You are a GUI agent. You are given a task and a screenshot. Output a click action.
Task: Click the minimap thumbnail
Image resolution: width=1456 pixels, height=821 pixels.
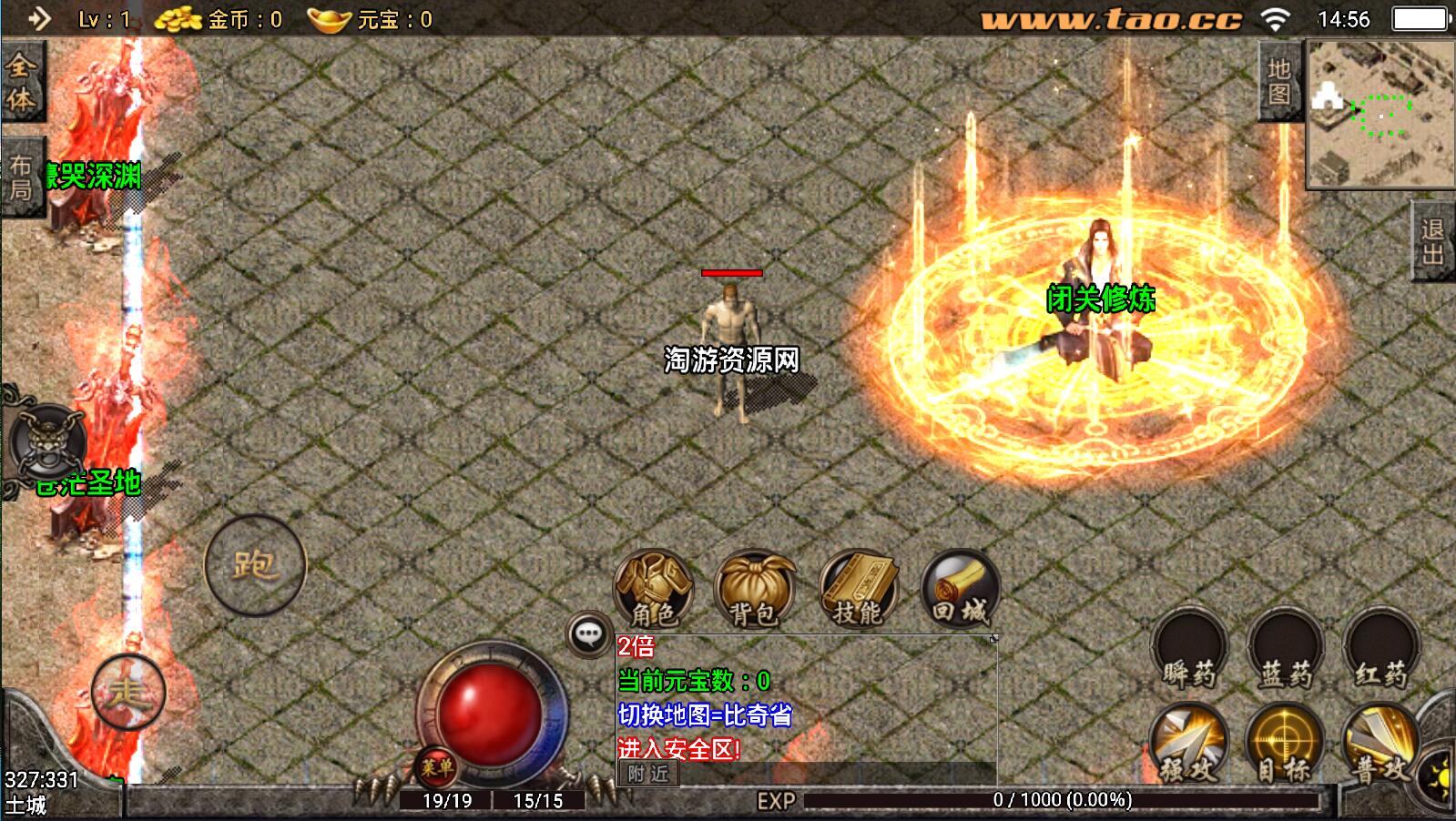[1380, 114]
